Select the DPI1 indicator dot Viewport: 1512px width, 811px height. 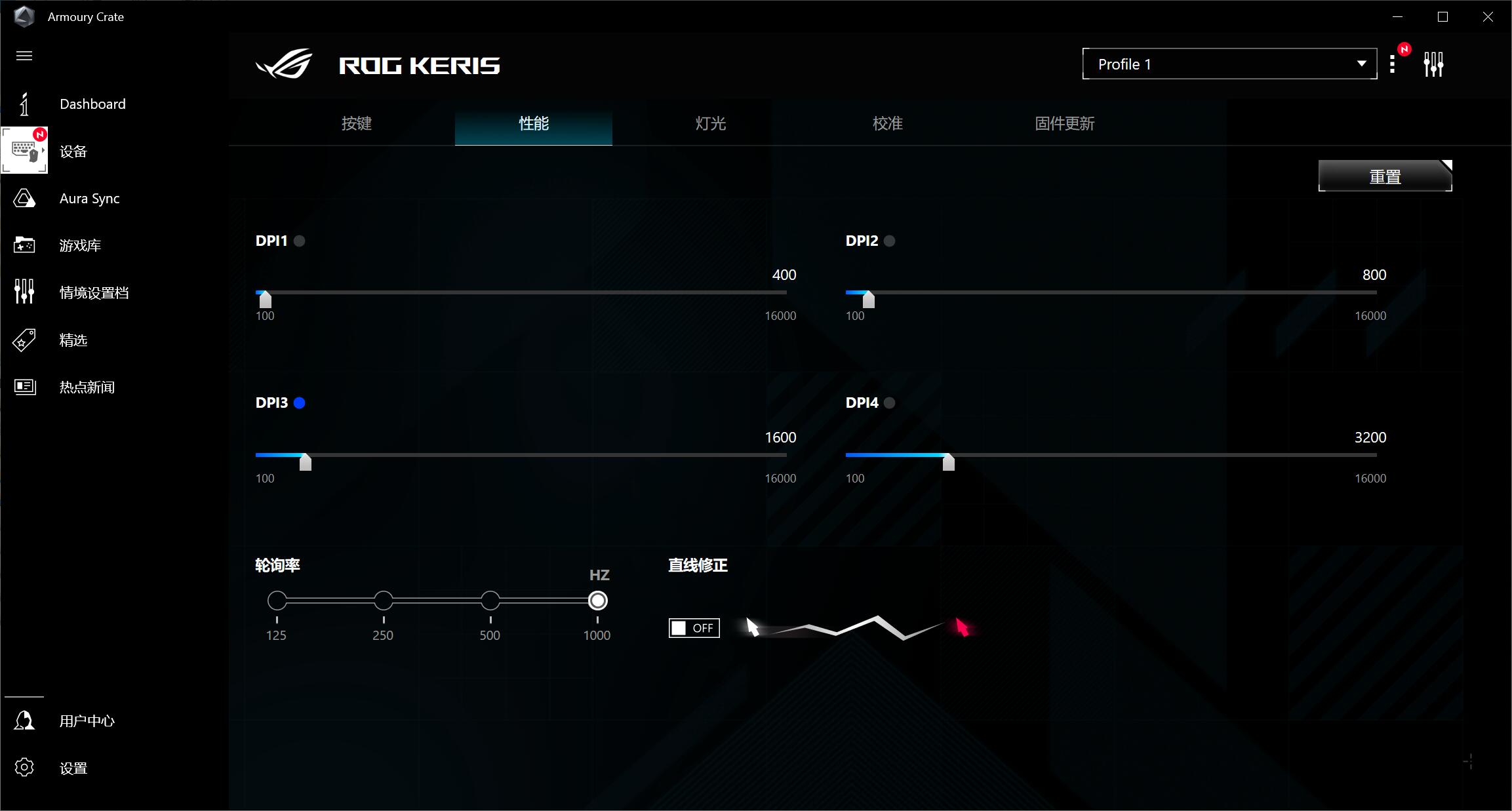(x=300, y=241)
